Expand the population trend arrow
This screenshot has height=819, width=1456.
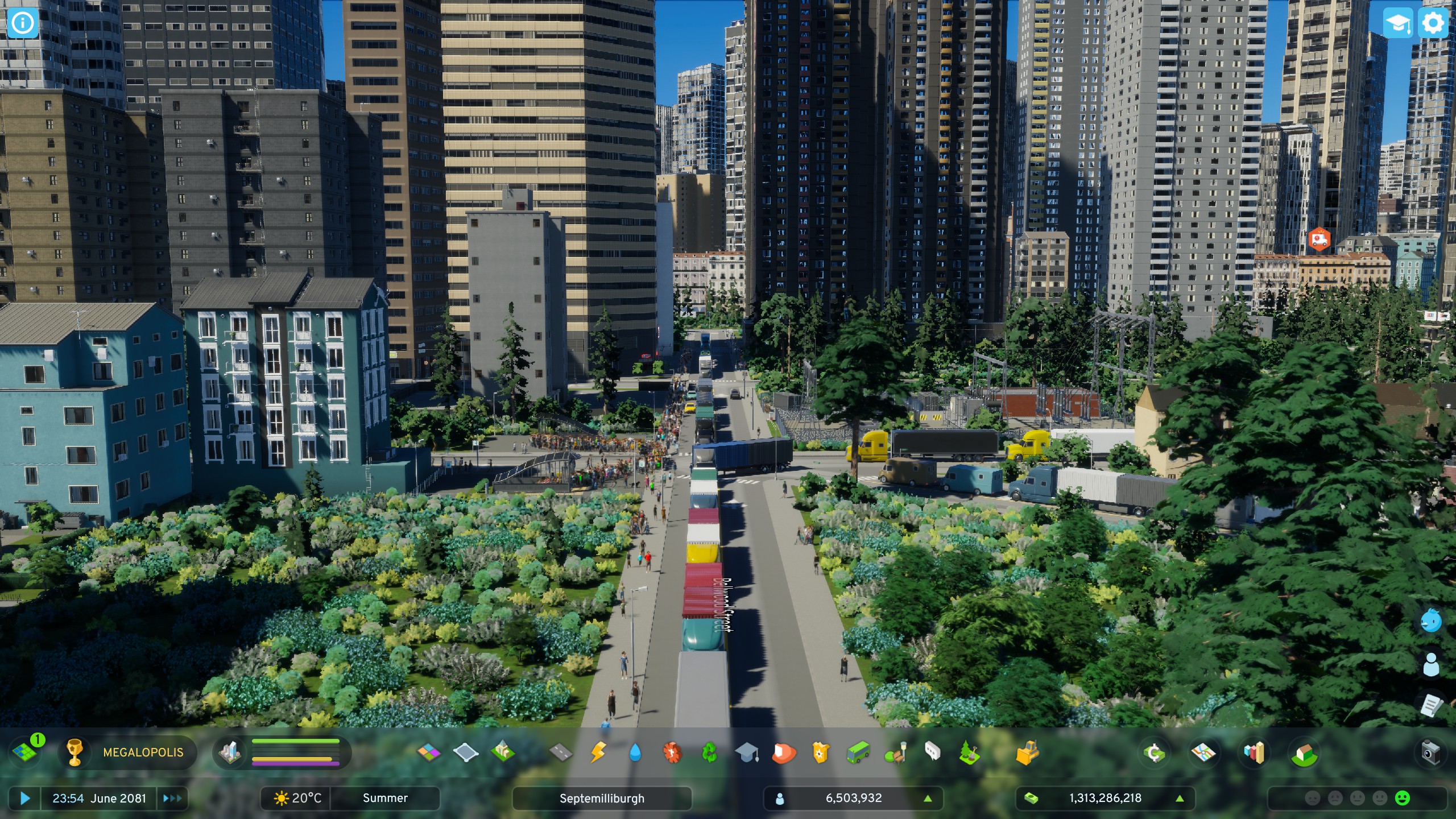click(929, 798)
